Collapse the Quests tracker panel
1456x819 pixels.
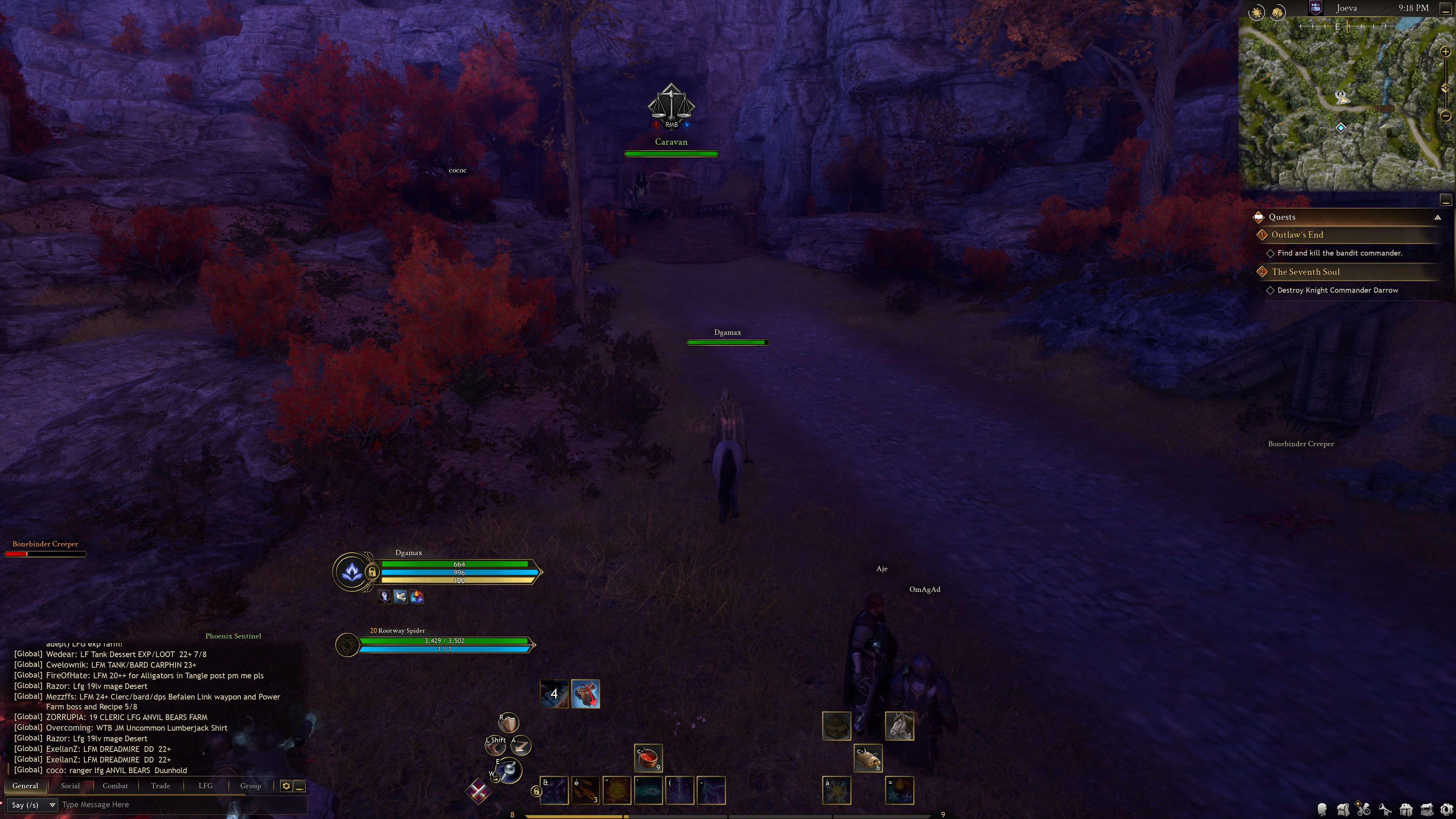pyautogui.click(x=1437, y=218)
